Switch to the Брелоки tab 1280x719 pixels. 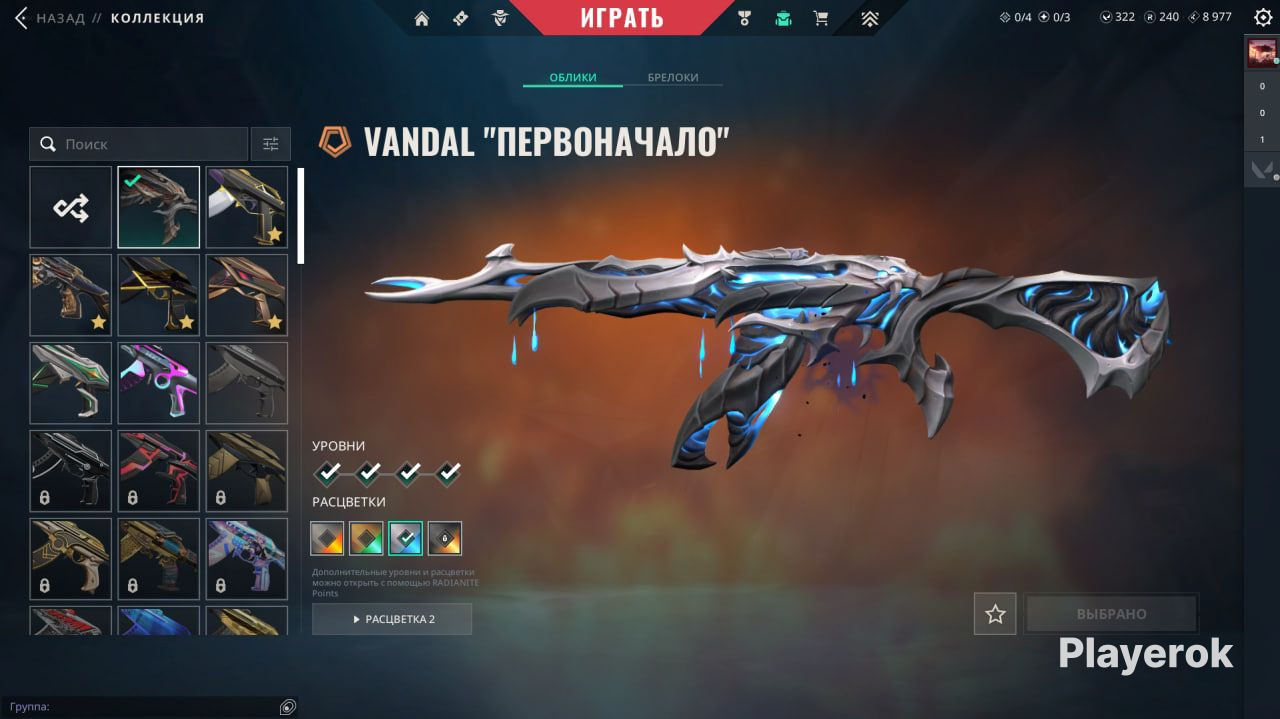pos(673,78)
